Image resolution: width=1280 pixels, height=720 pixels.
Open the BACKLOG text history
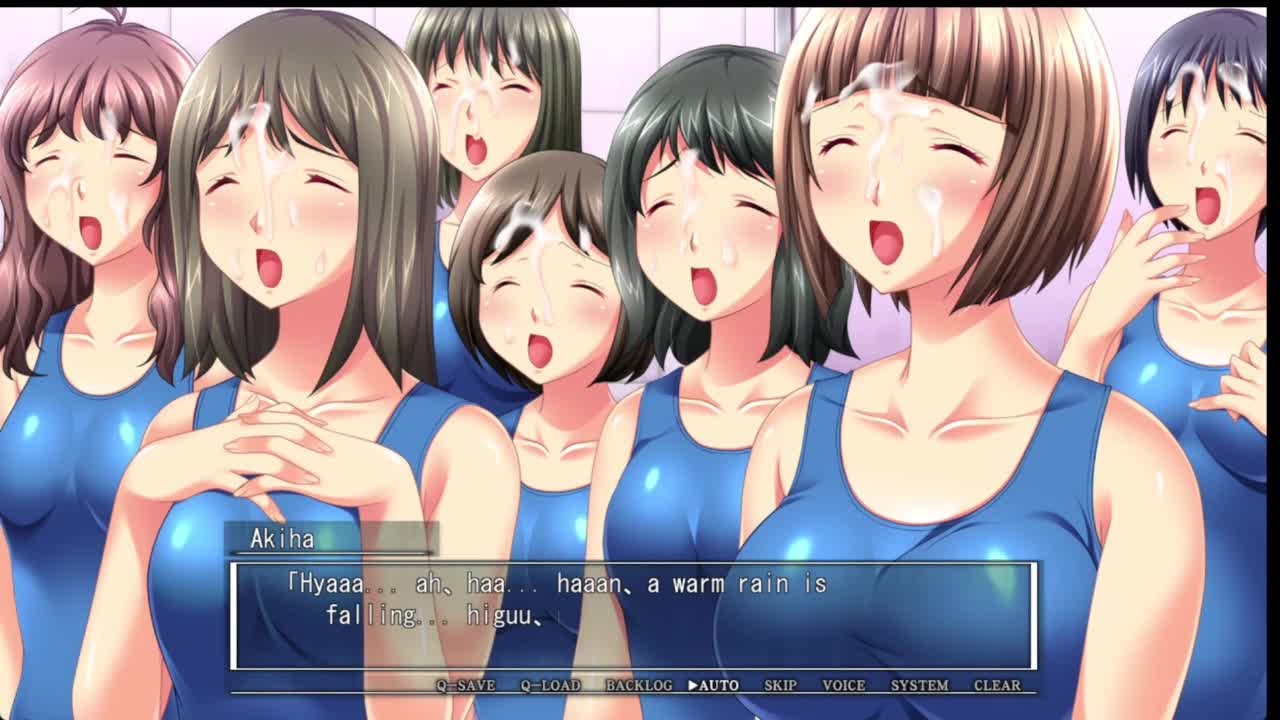coord(639,685)
